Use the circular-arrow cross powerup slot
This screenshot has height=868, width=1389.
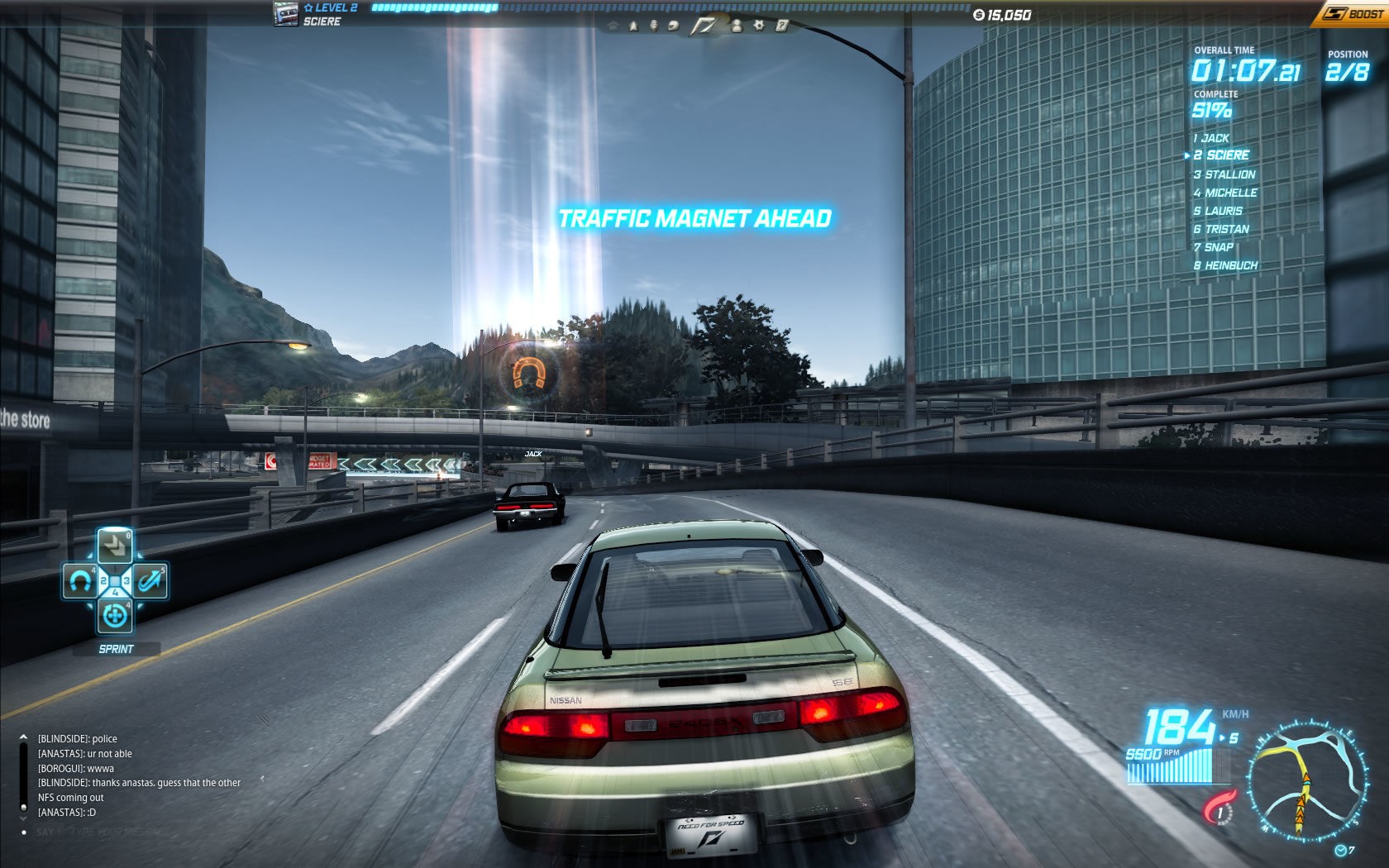tap(115, 616)
